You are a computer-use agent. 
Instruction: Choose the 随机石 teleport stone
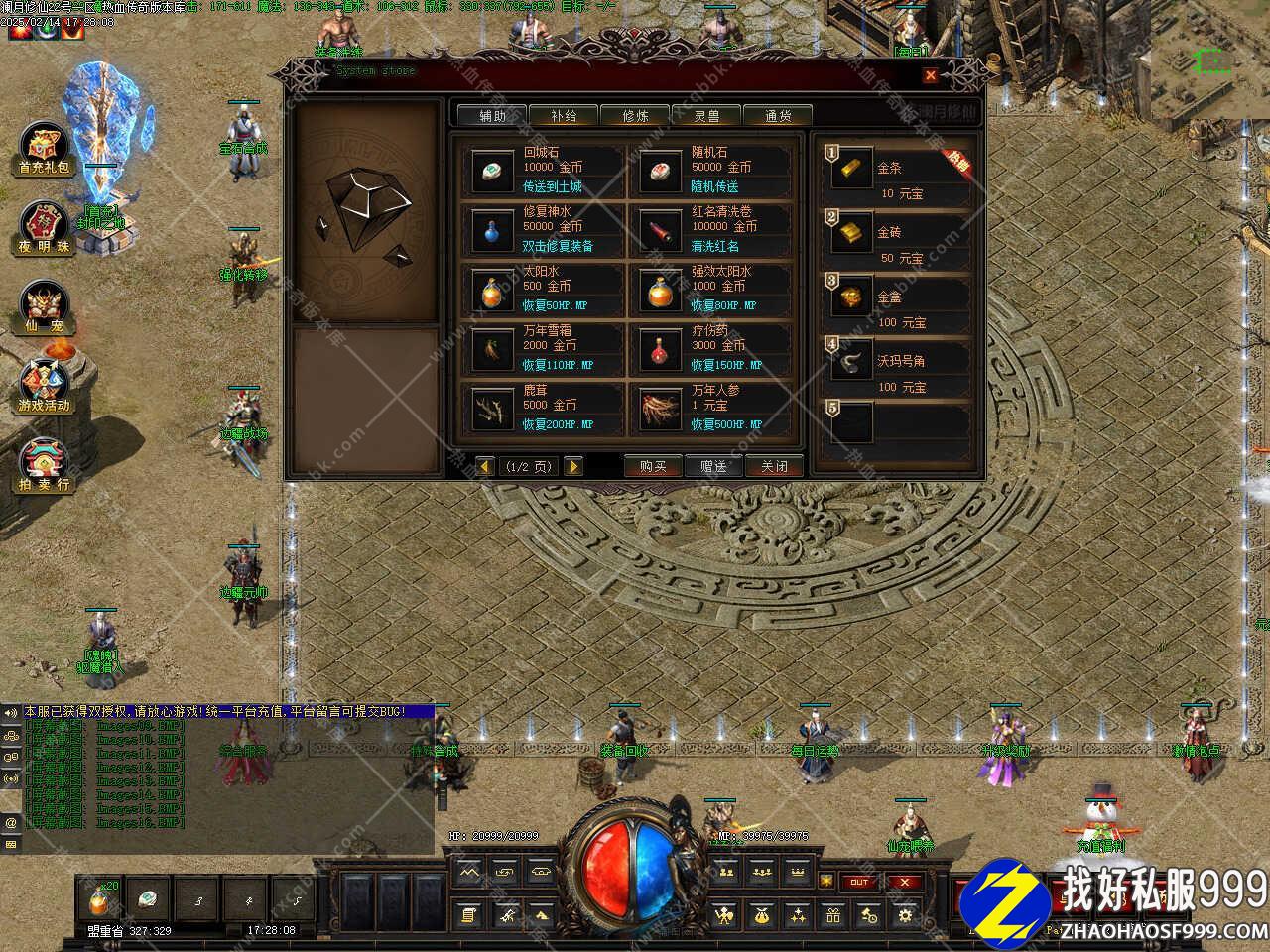712,171
